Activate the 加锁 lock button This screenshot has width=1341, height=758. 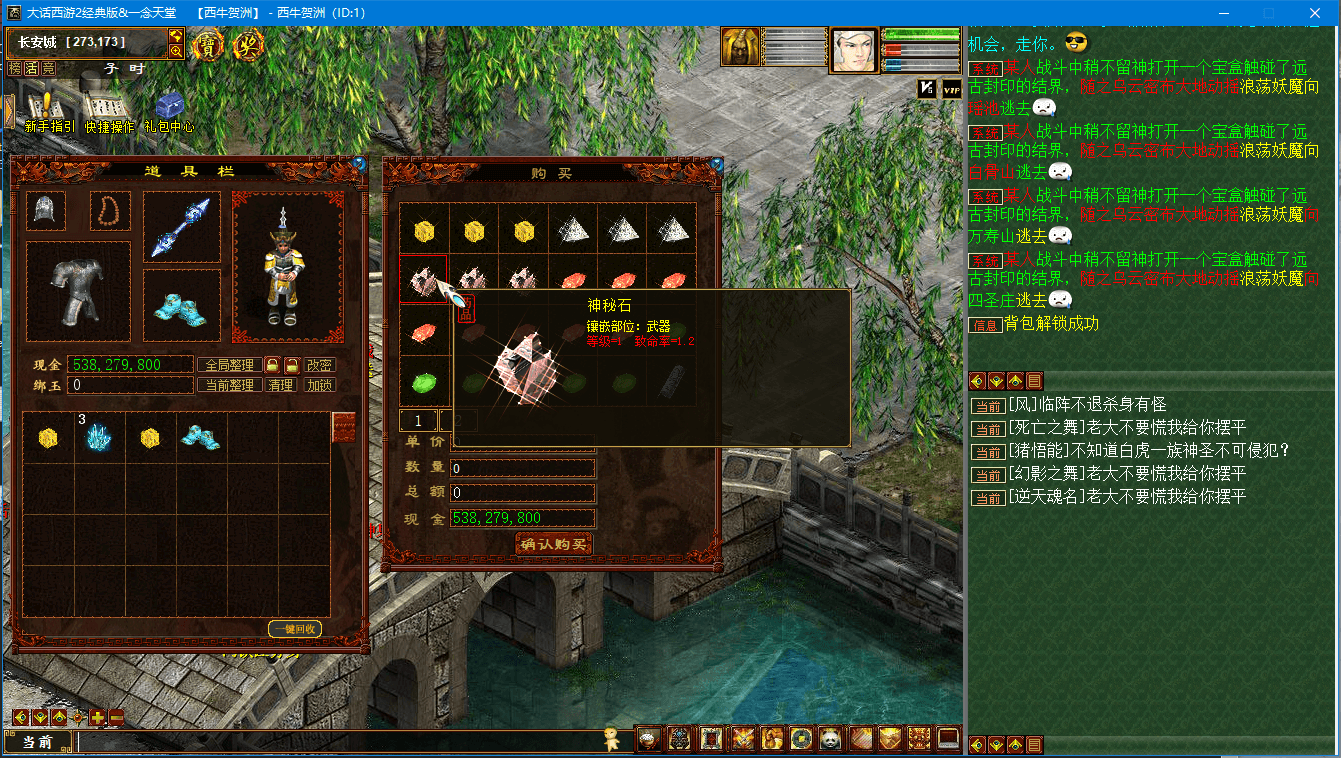320,385
